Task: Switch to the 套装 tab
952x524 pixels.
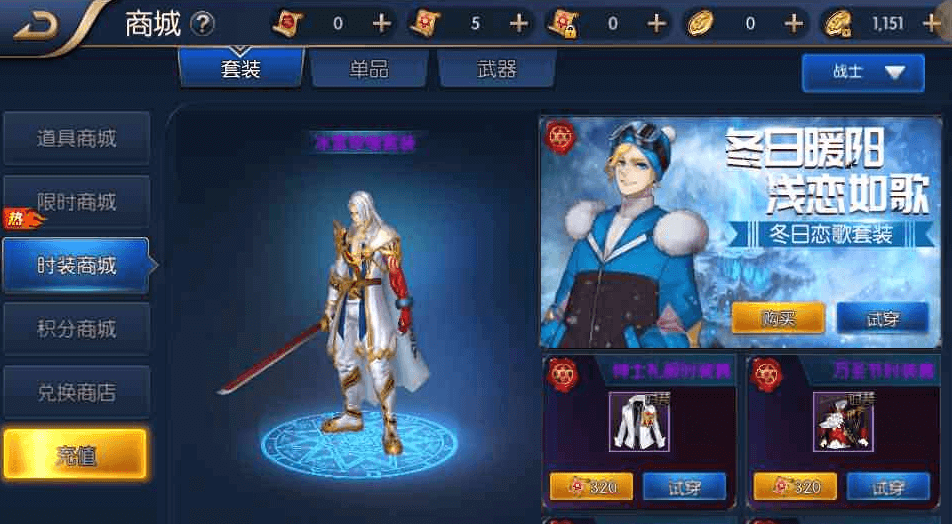Action: pos(240,69)
